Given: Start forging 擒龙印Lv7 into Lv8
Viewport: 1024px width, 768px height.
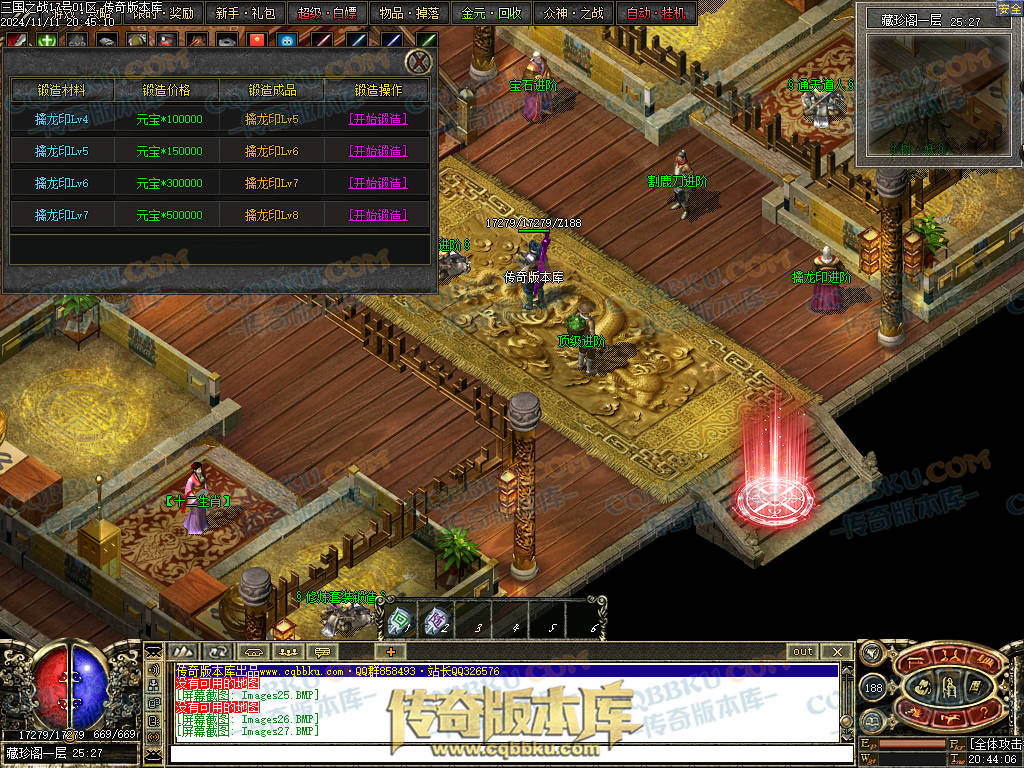Looking at the screenshot, I should click(x=377, y=215).
